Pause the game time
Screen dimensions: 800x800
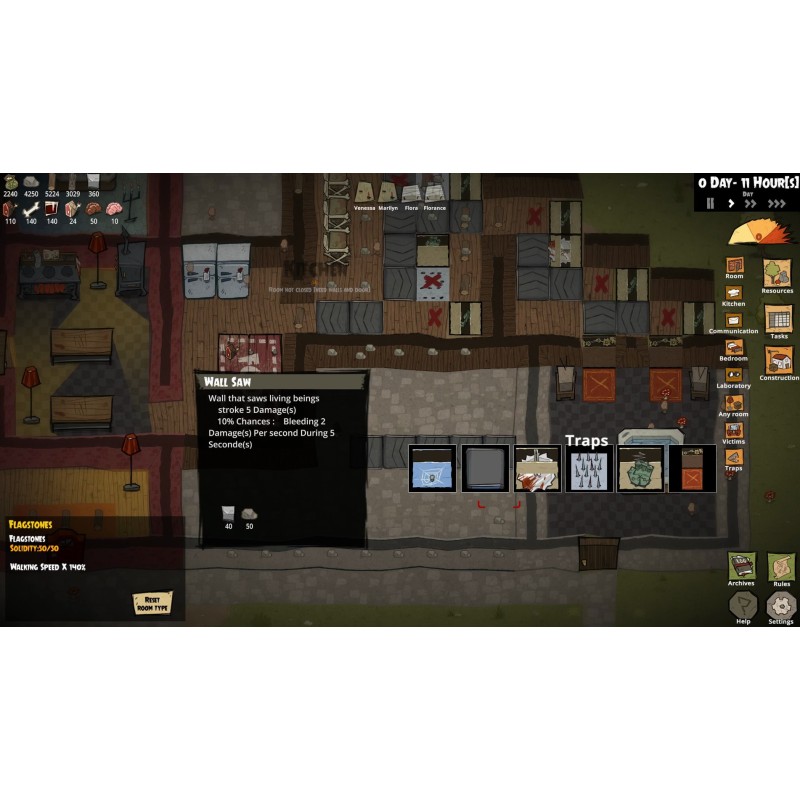[711, 203]
